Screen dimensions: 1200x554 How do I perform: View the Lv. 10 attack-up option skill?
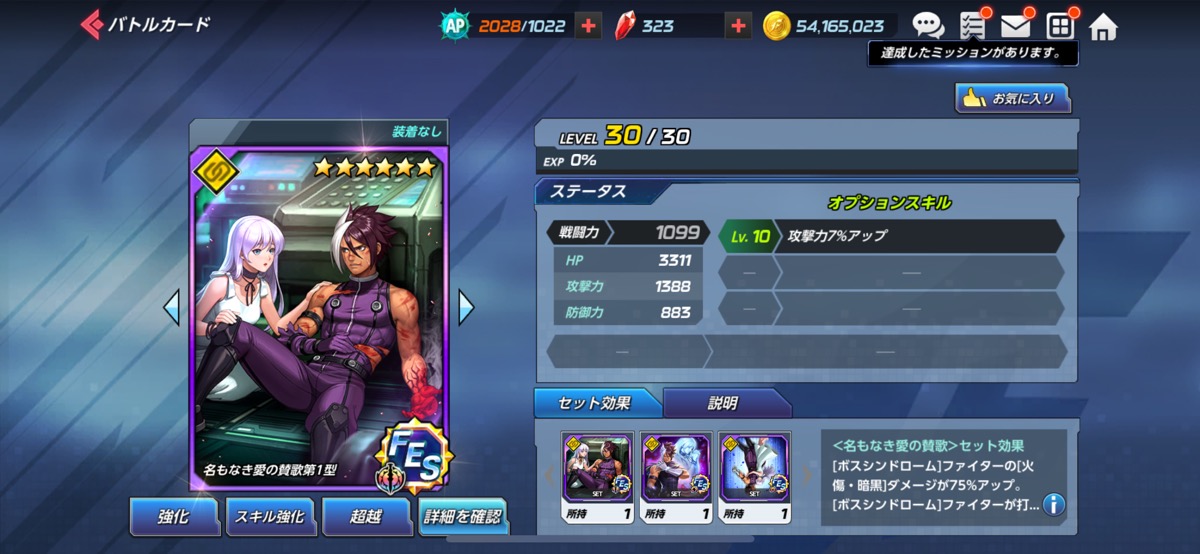pos(890,237)
